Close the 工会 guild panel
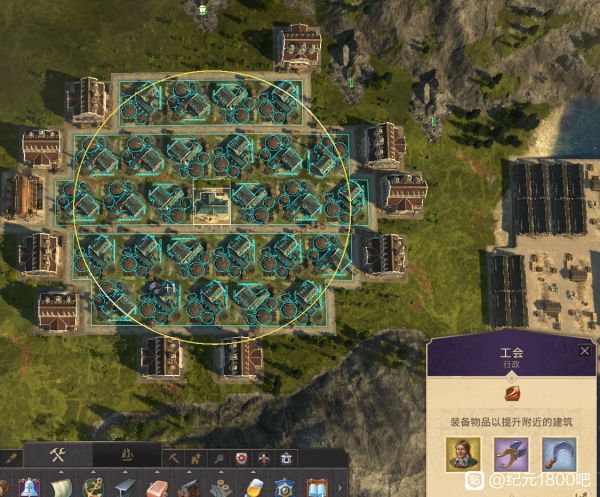This screenshot has height=497, width=600. coord(585,351)
